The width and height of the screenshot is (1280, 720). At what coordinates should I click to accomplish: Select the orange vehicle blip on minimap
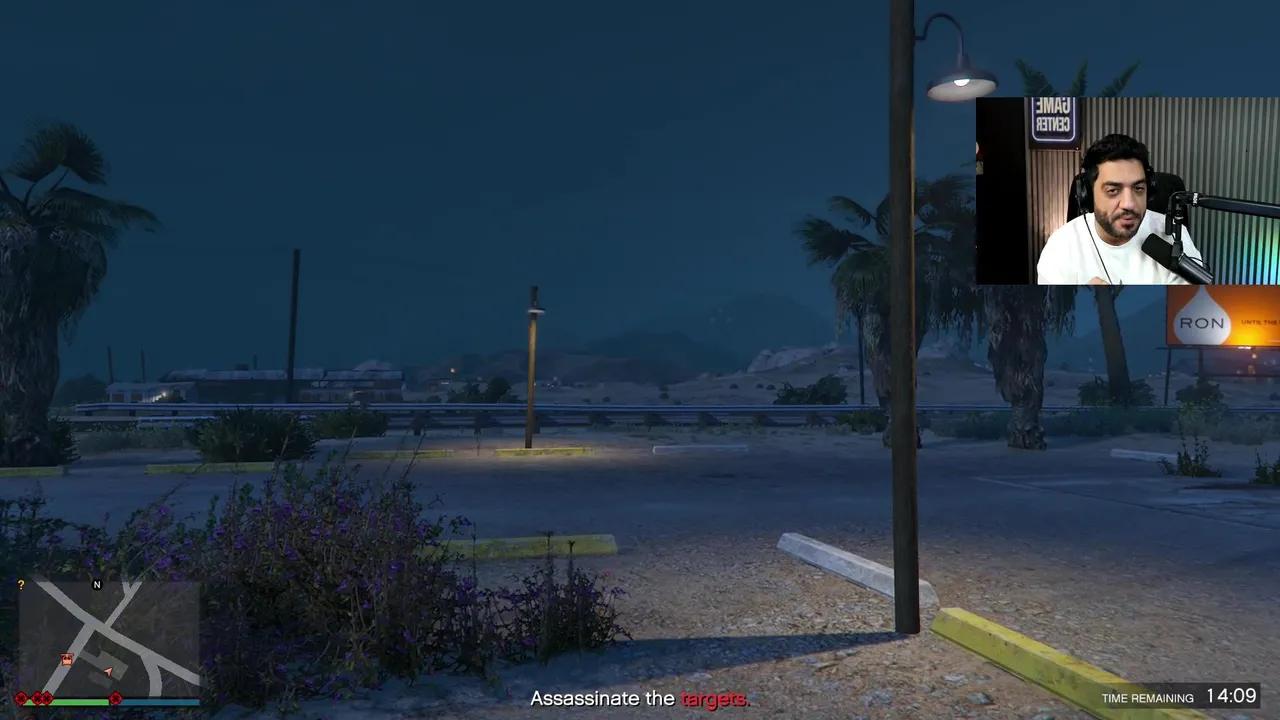66,660
